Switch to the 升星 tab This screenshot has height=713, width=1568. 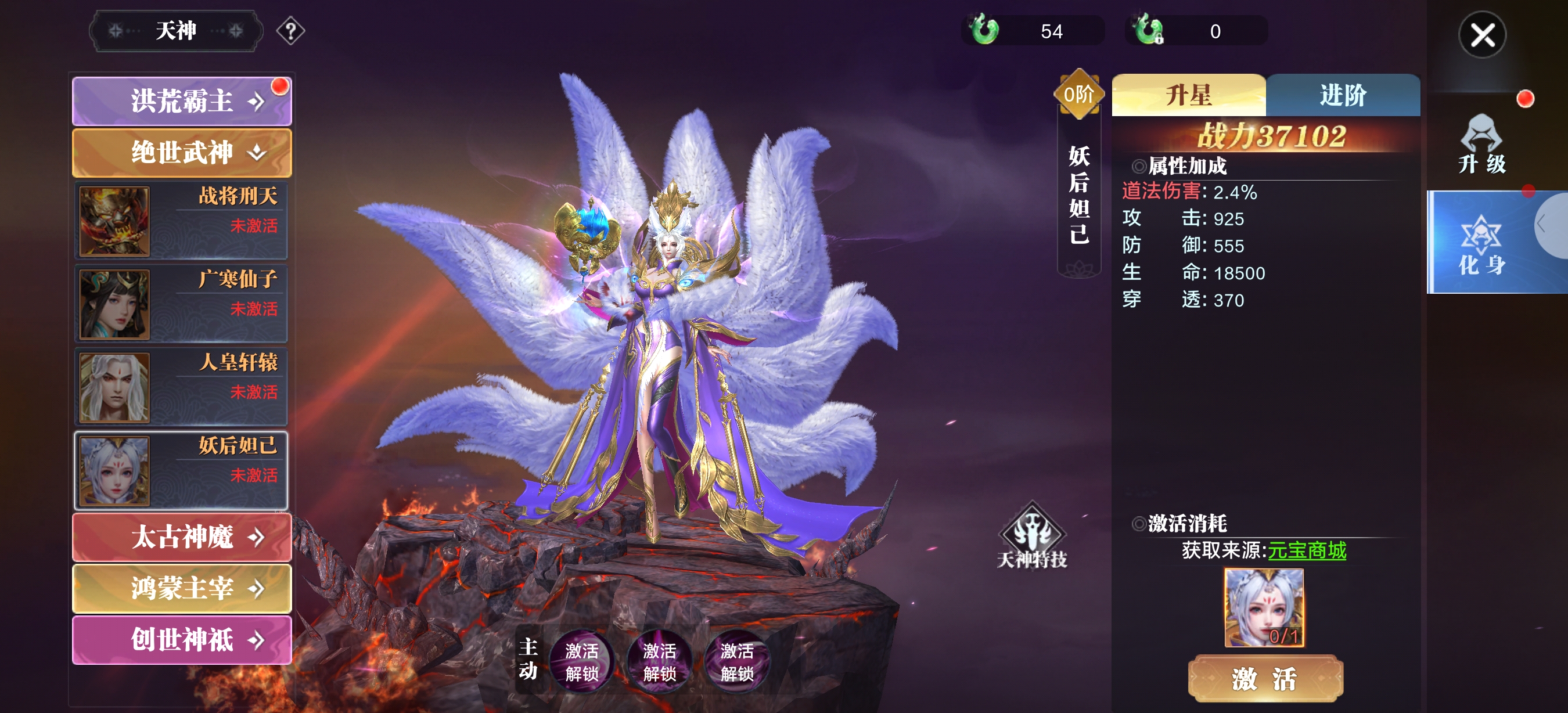tap(1188, 96)
